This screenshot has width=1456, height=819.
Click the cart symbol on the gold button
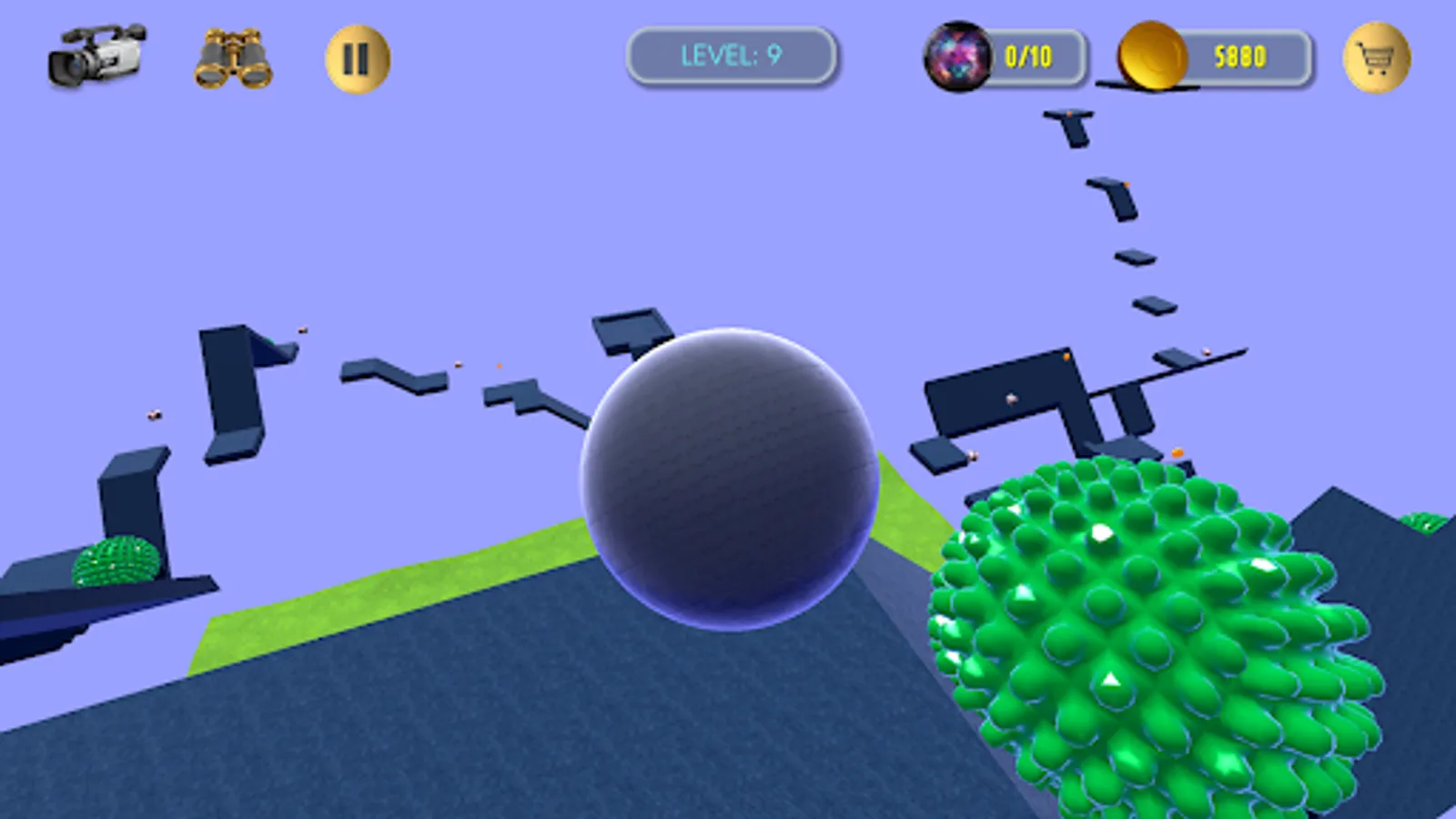click(x=1377, y=56)
